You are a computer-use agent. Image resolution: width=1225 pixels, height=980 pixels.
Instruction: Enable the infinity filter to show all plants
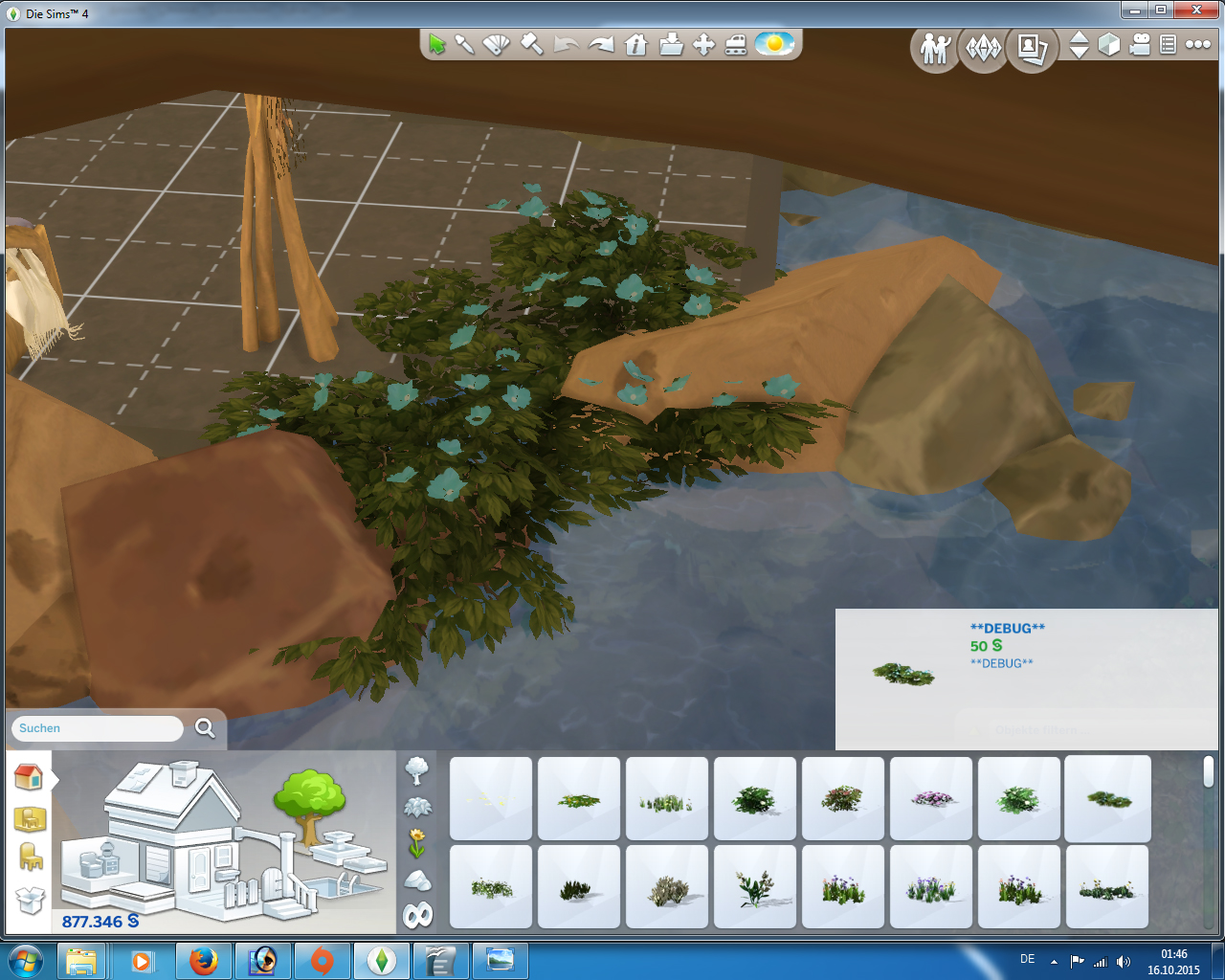415,915
